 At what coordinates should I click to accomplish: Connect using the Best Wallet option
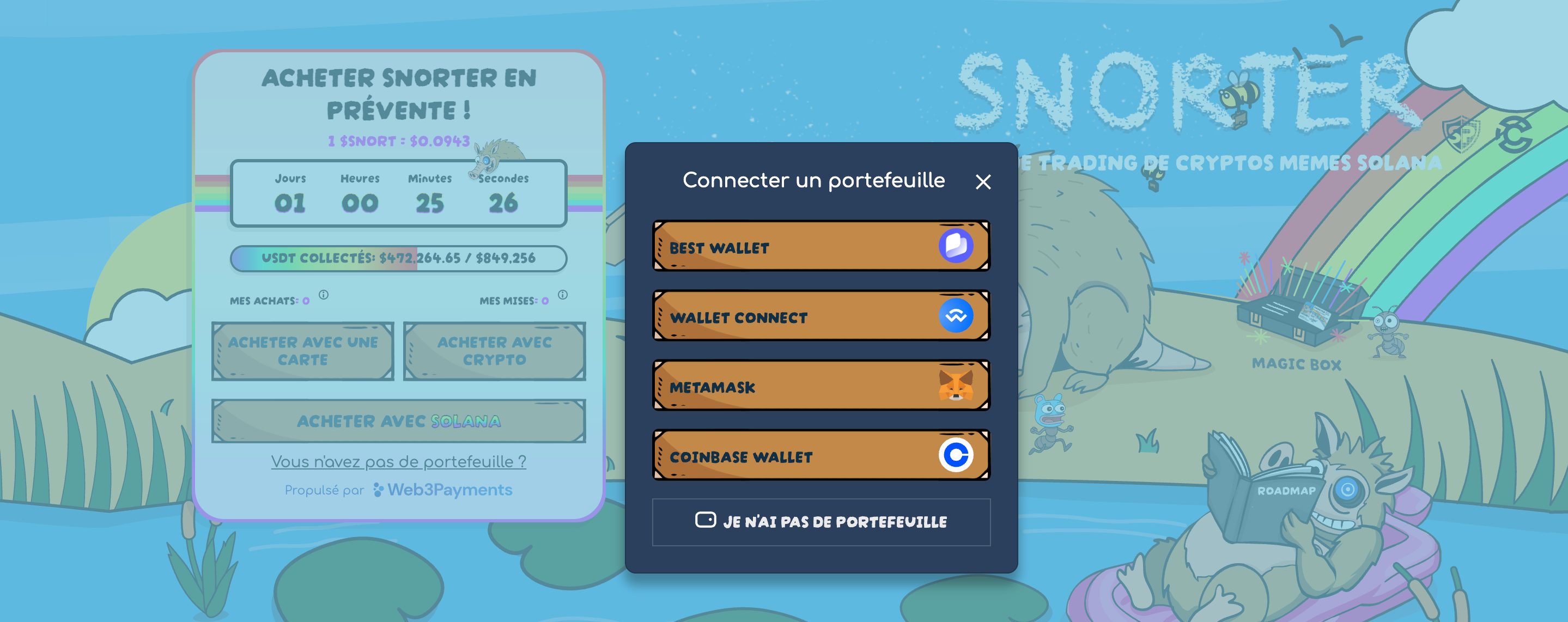tap(821, 246)
